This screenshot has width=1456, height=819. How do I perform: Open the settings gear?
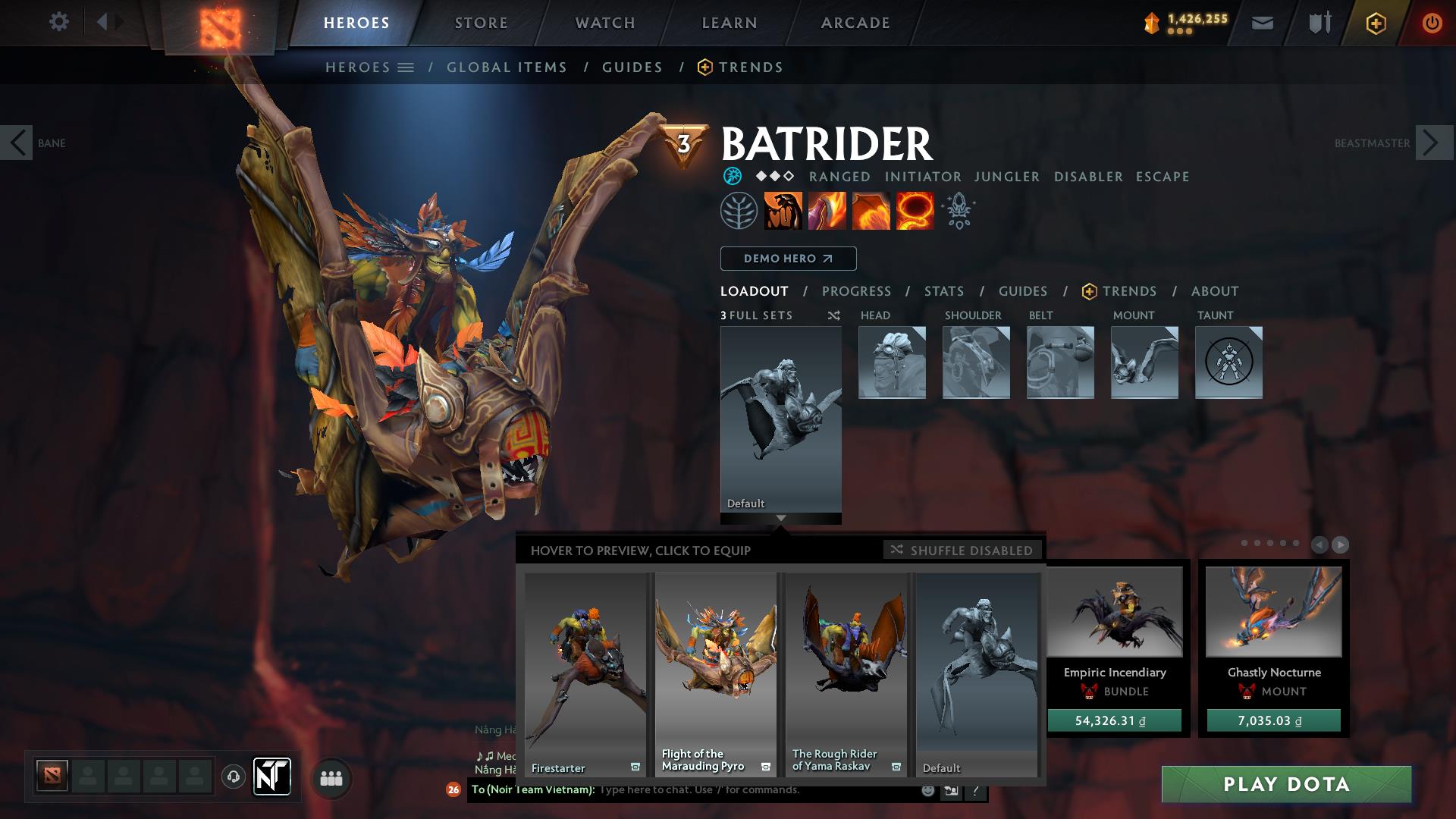tap(59, 23)
